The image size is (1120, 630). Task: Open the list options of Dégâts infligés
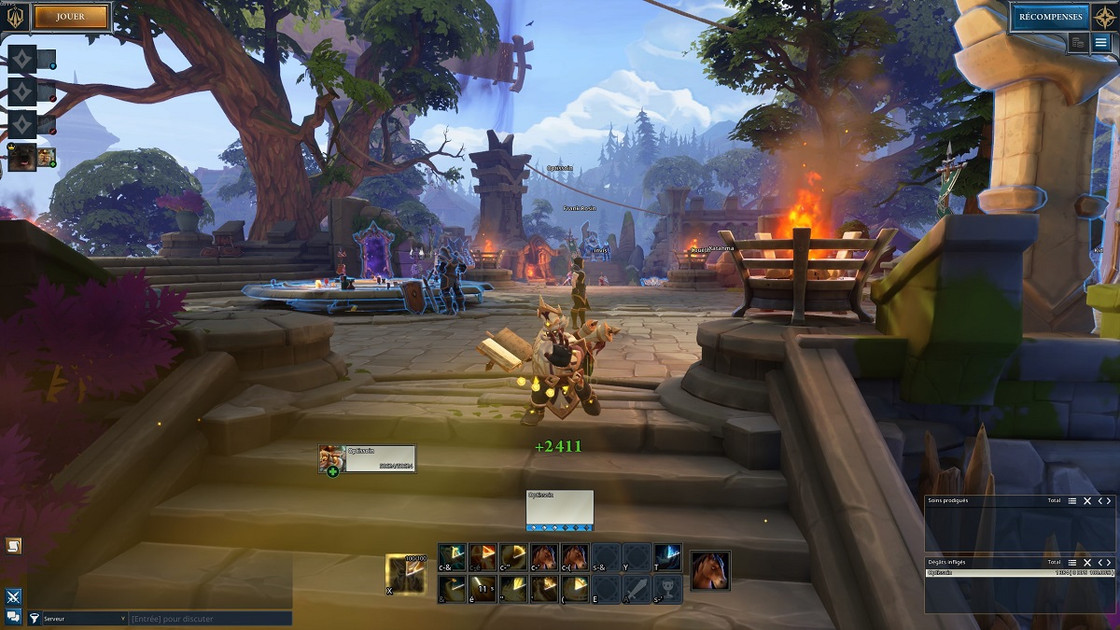tap(1072, 563)
